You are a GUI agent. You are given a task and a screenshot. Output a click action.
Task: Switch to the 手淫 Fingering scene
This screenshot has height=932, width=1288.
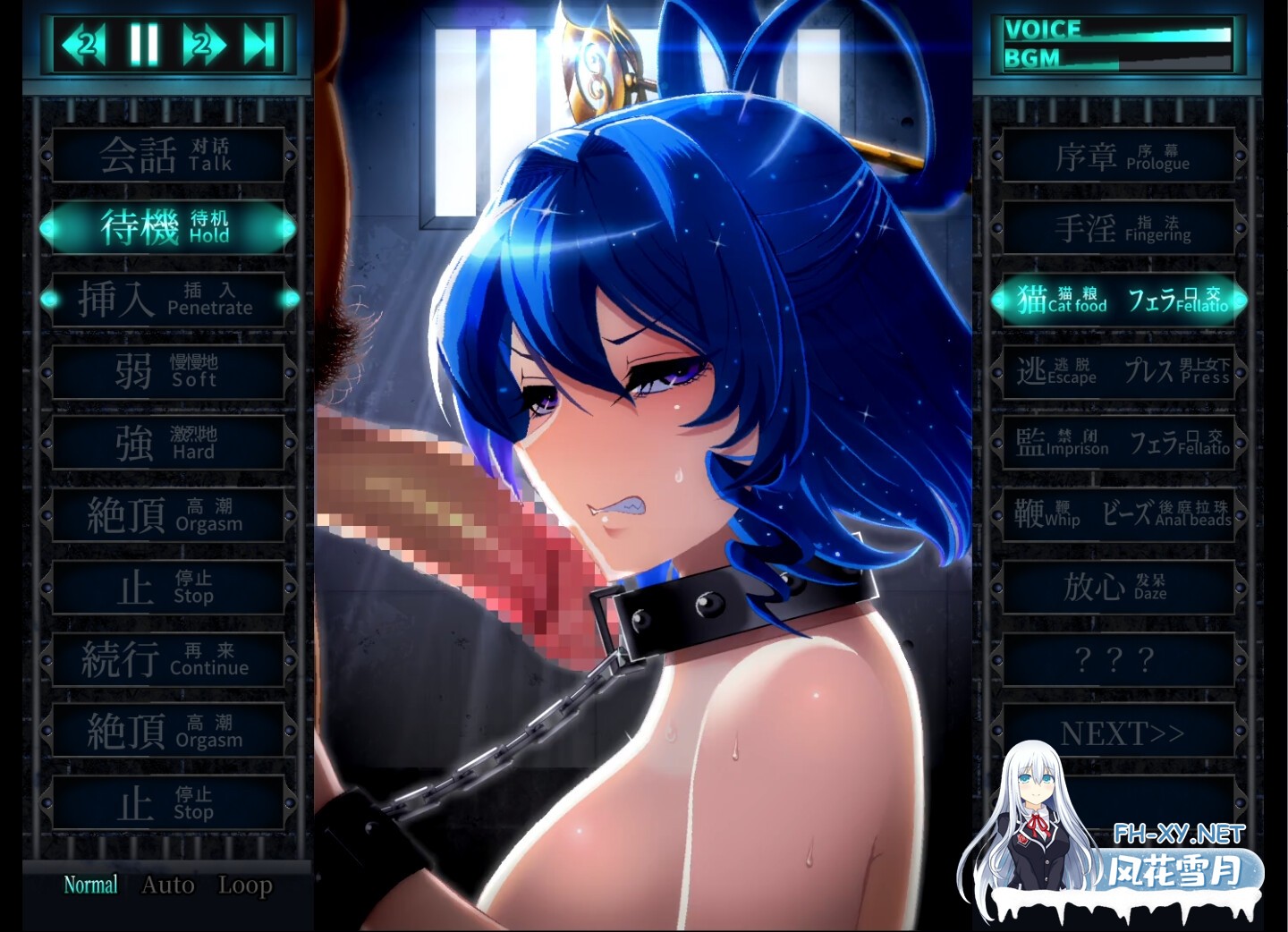[x=1118, y=227]
